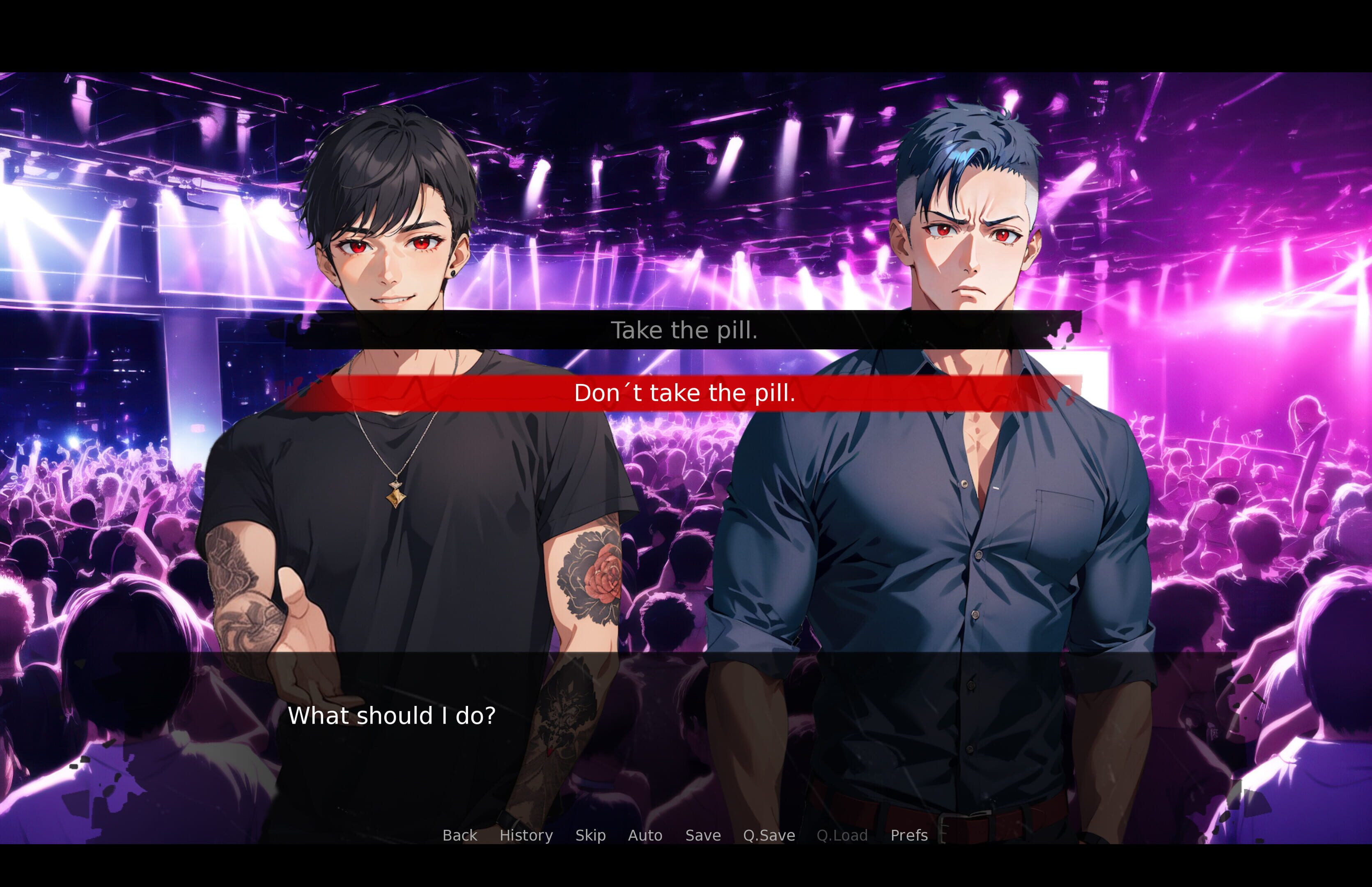This screenshot has height=887, width=1372.
Task: Open Prefs settings
Action: pos(909,835)
